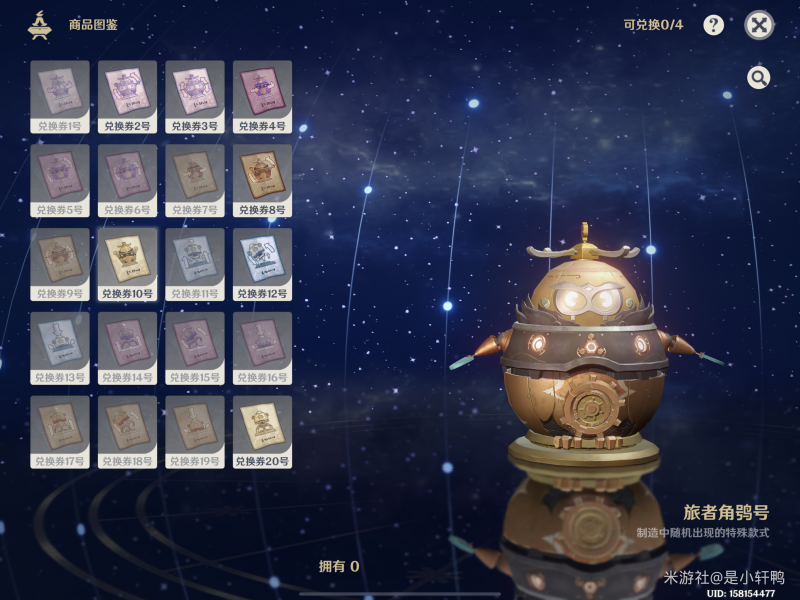Choose the 兑换券10号 voucher tile
The width and height of the screenshot is (800, 600).
127,265
